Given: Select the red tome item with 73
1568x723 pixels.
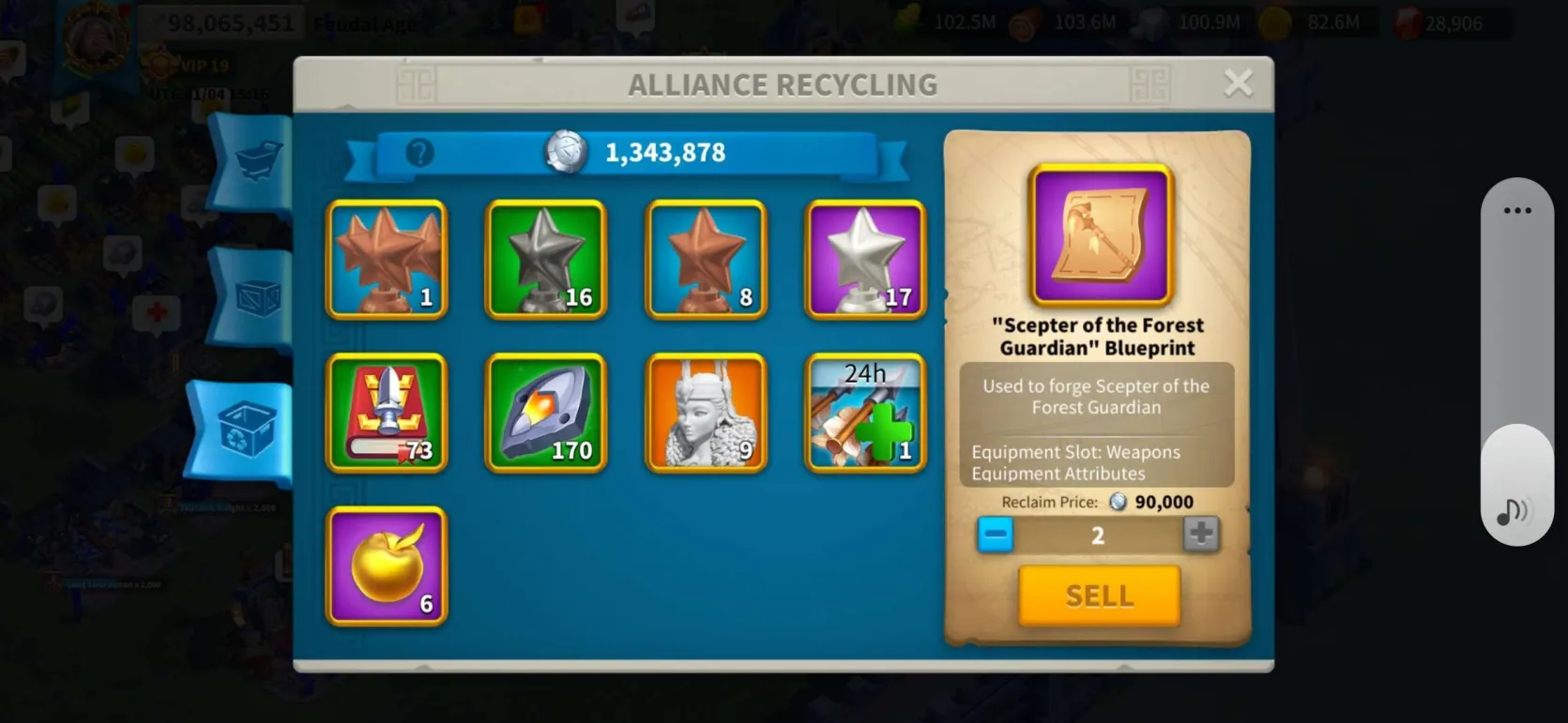Looking at the screenshot, I should tap(387, 413).
